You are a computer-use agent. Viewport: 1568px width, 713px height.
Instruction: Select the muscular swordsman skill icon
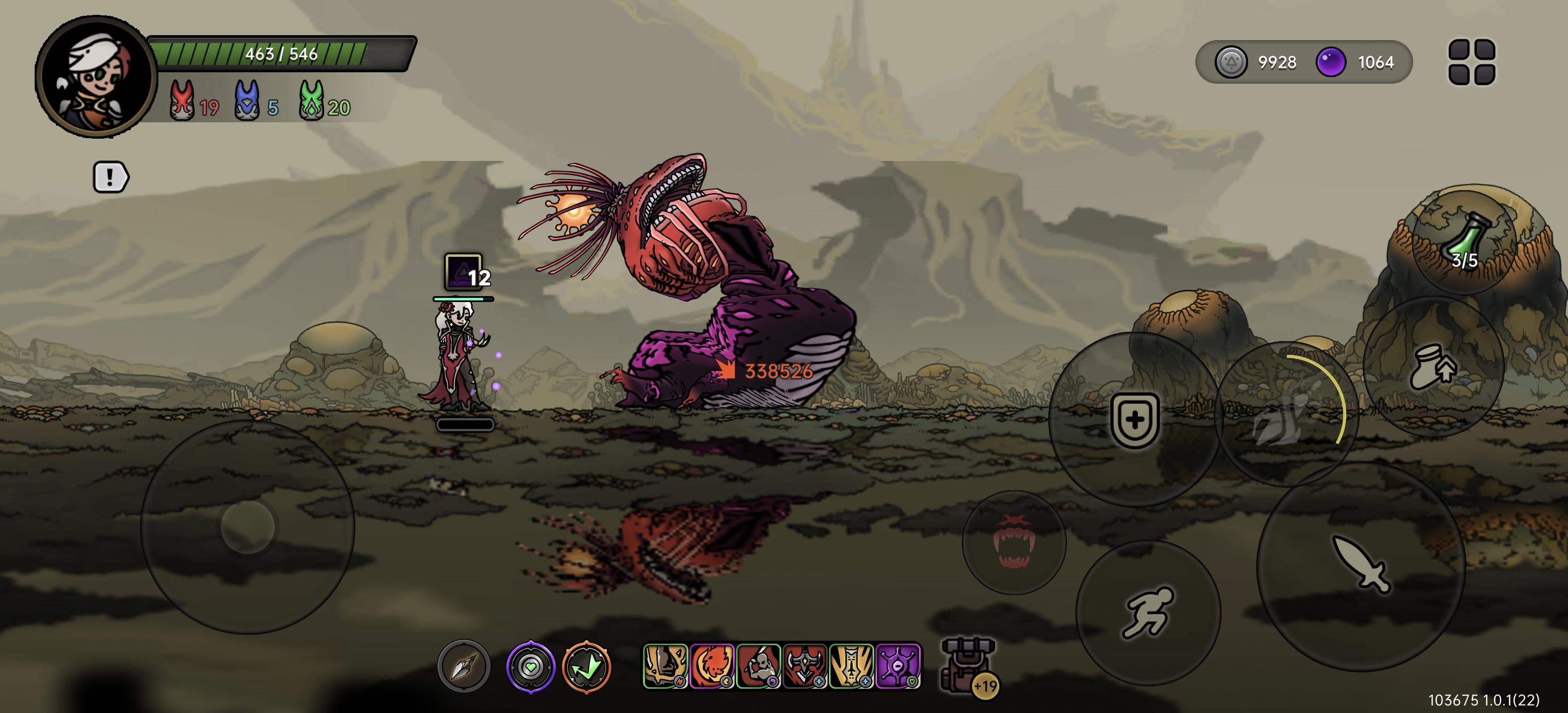(758, 666)
